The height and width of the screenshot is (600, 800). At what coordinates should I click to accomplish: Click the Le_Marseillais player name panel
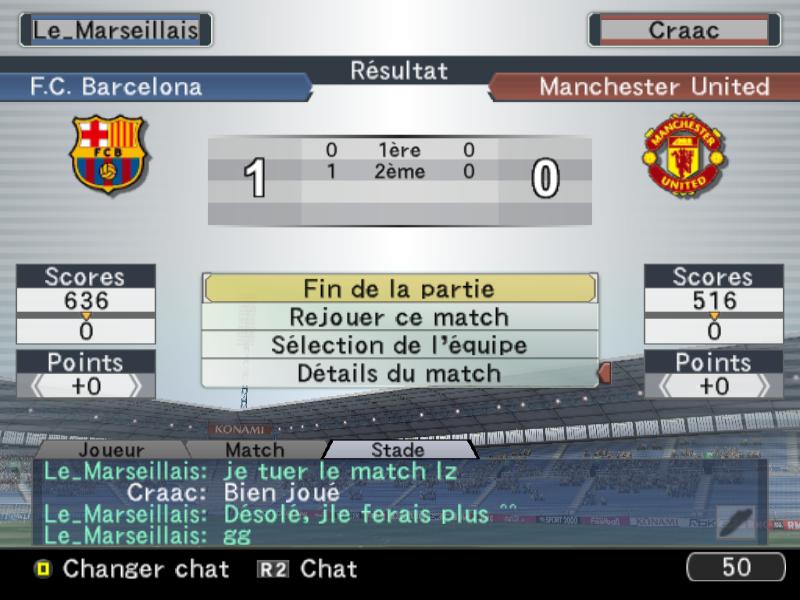coord(116,30)
